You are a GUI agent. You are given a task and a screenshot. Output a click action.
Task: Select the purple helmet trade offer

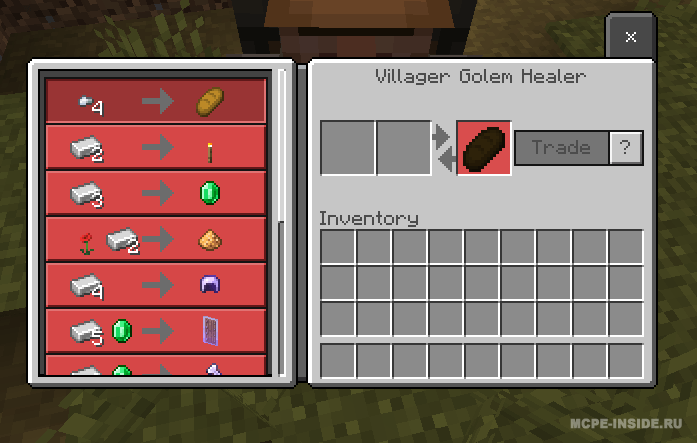pyautogui.click(x=156, y=285)
